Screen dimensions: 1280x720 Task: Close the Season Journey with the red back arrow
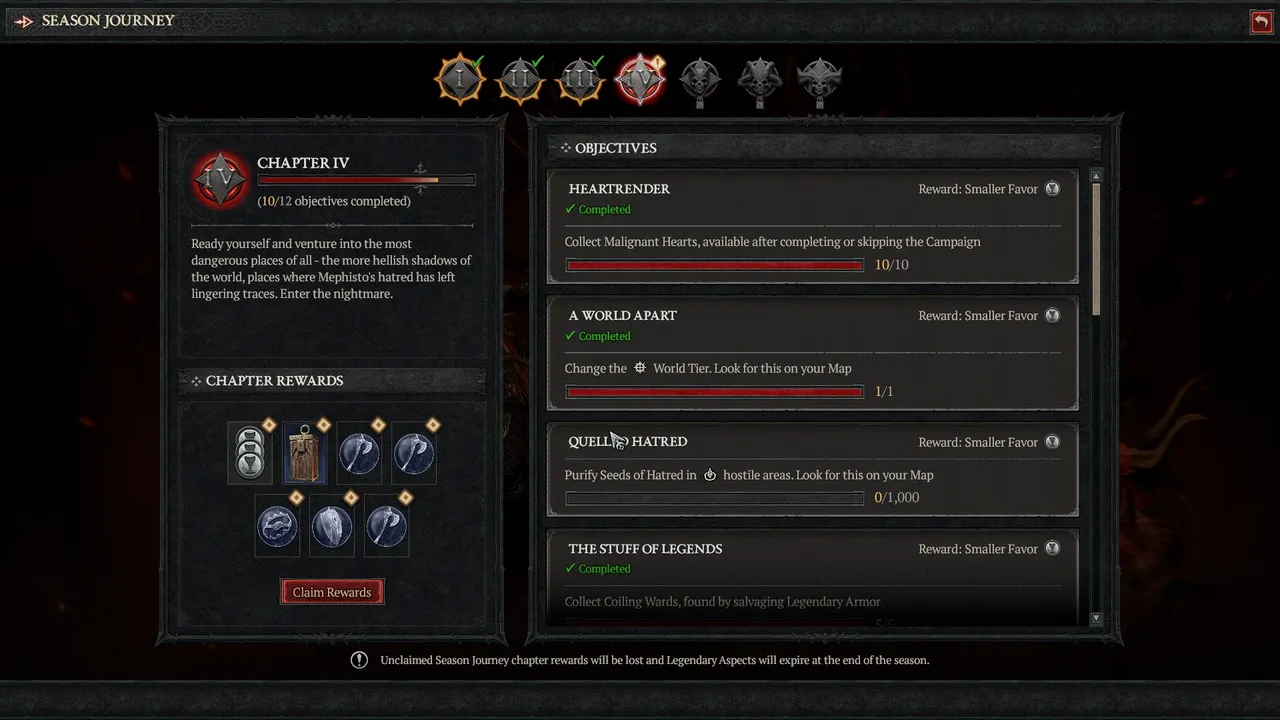coord(1261,22)
